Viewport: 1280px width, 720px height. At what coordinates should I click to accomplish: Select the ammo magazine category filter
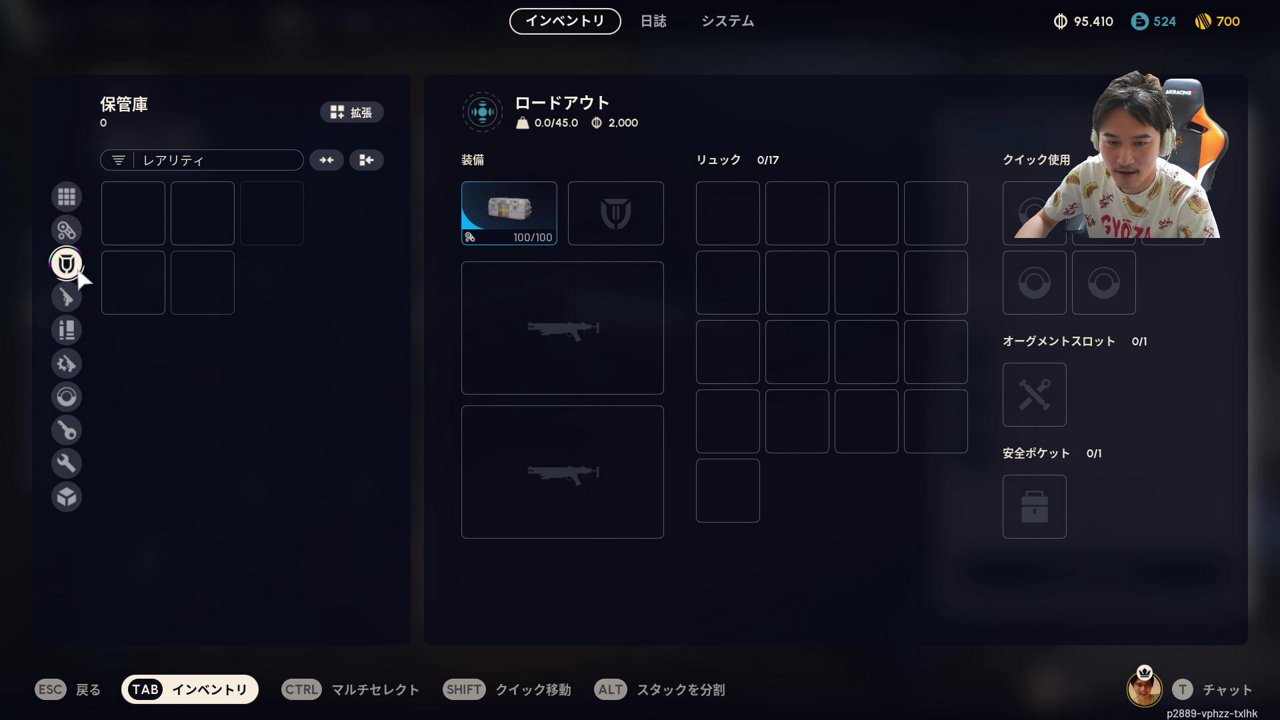point(66,330)
